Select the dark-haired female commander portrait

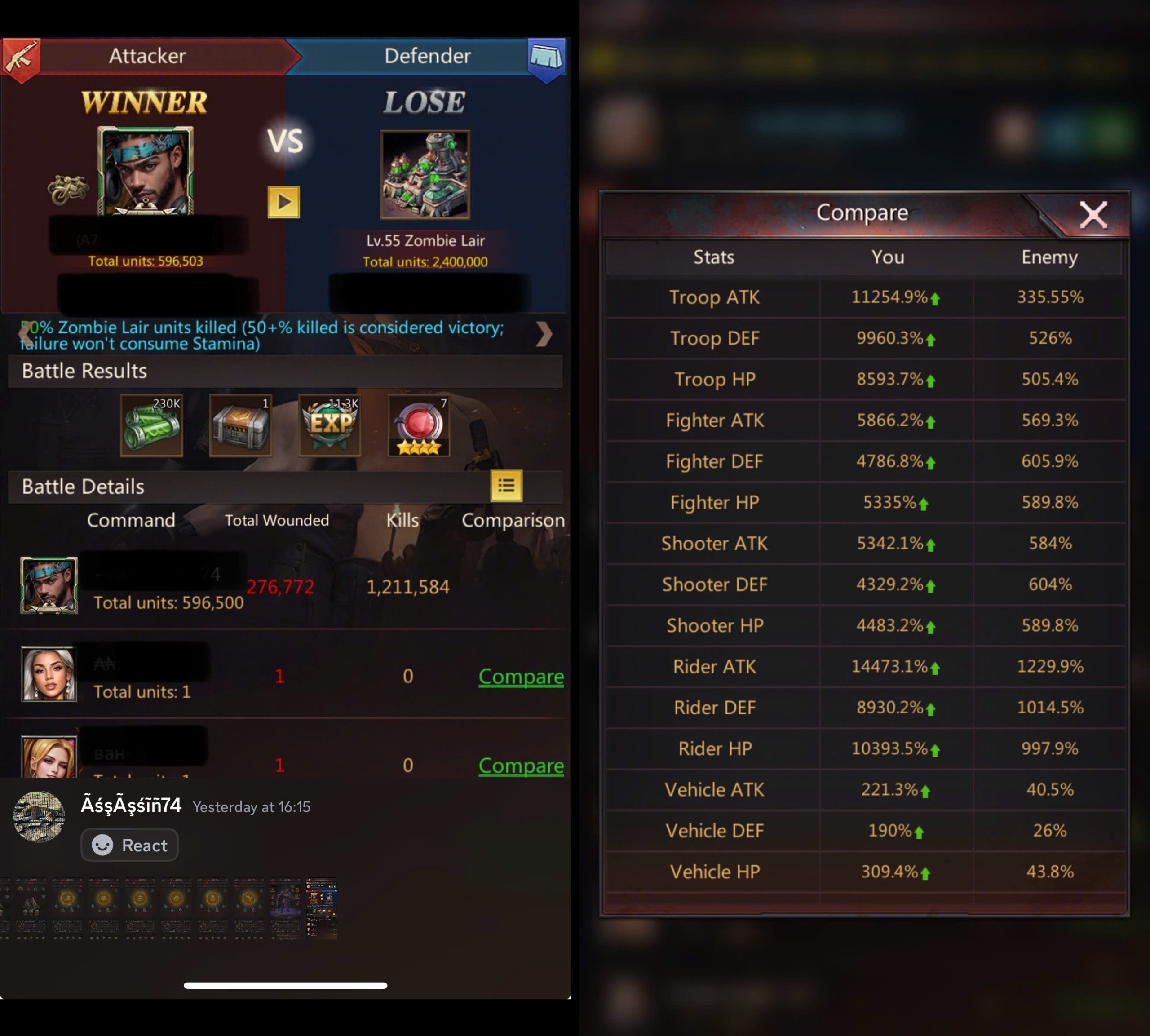point(49,674)
